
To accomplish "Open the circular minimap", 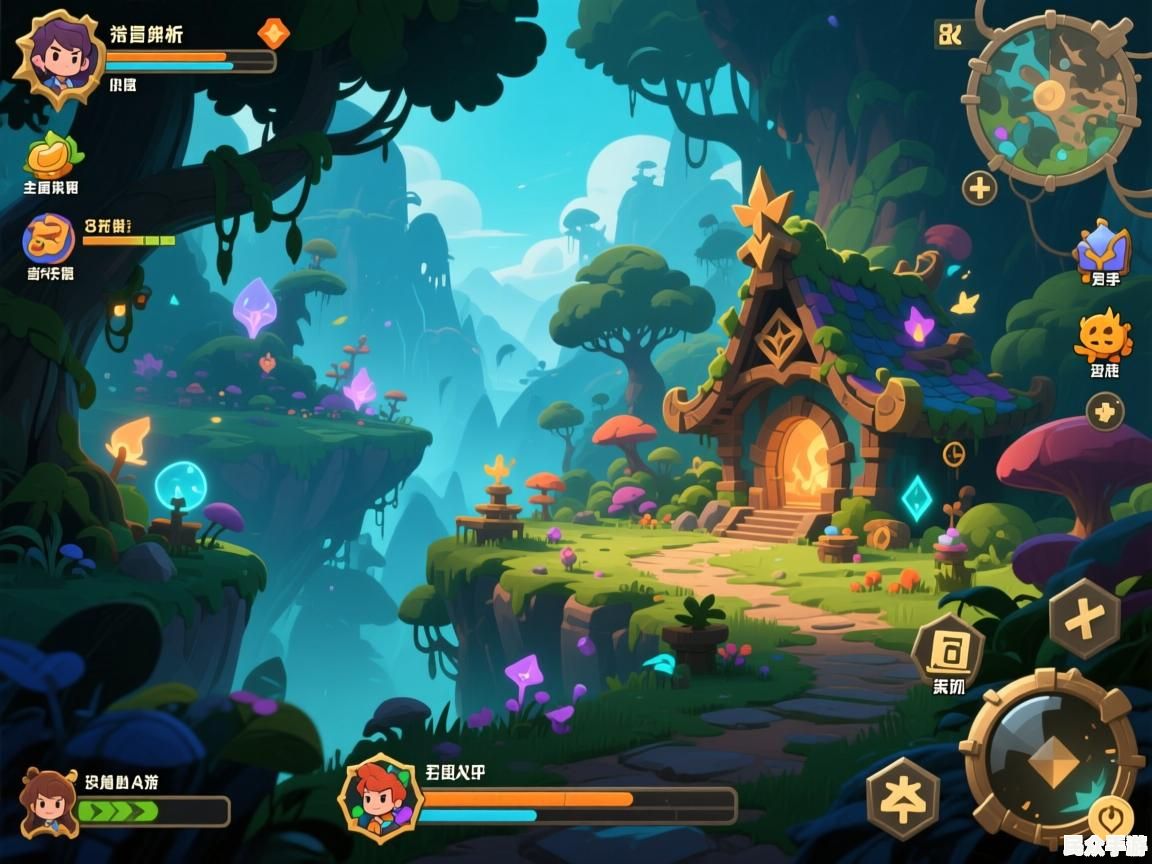I will pyautogui.click(x=1049, y=100).
